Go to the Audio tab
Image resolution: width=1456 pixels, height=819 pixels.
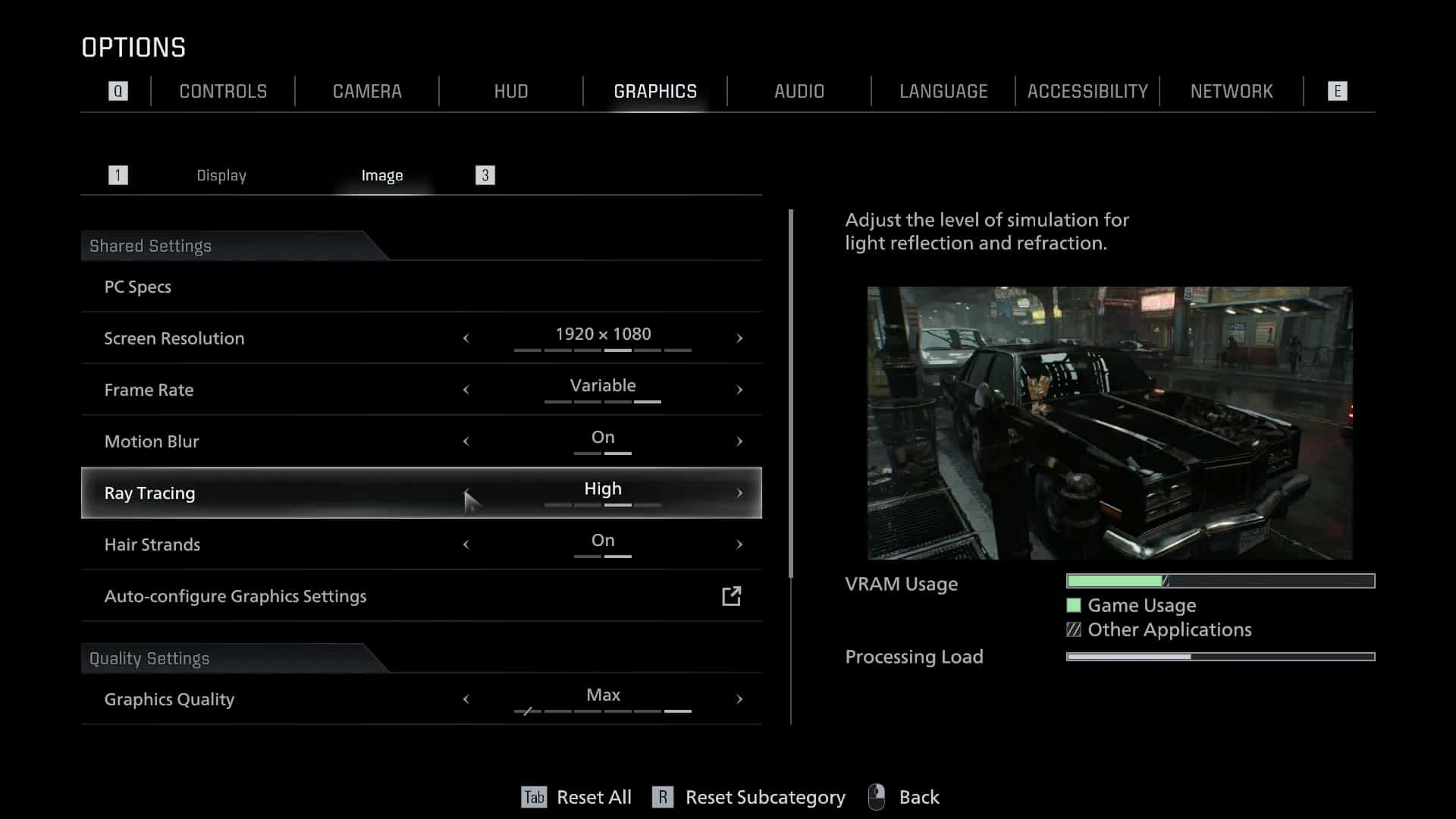click(799, 92)
